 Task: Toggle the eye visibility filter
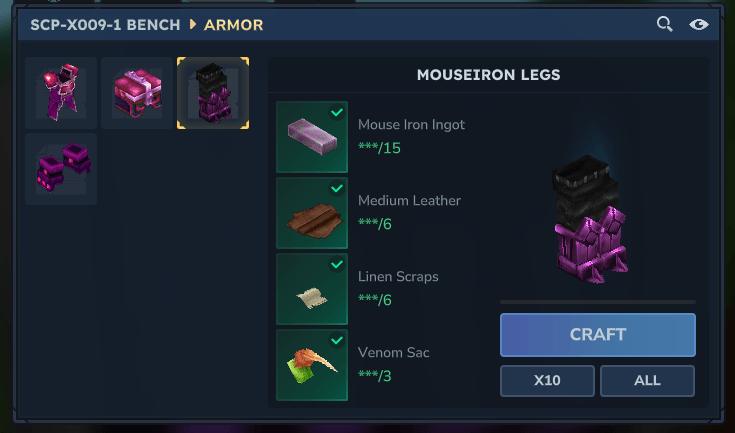(x=699, y=25)
